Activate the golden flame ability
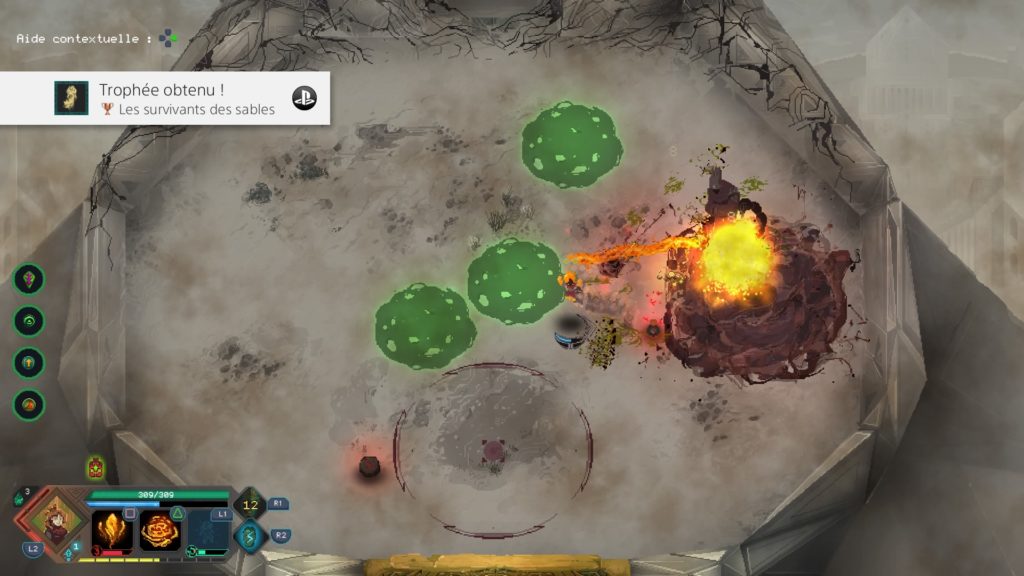The width and height of the screenshot is (1024, 576). (112, 530)
